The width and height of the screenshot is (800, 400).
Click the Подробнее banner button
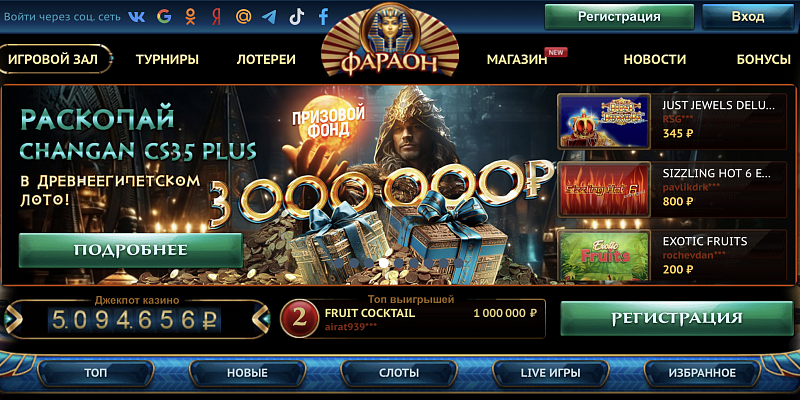coord(131,250)
